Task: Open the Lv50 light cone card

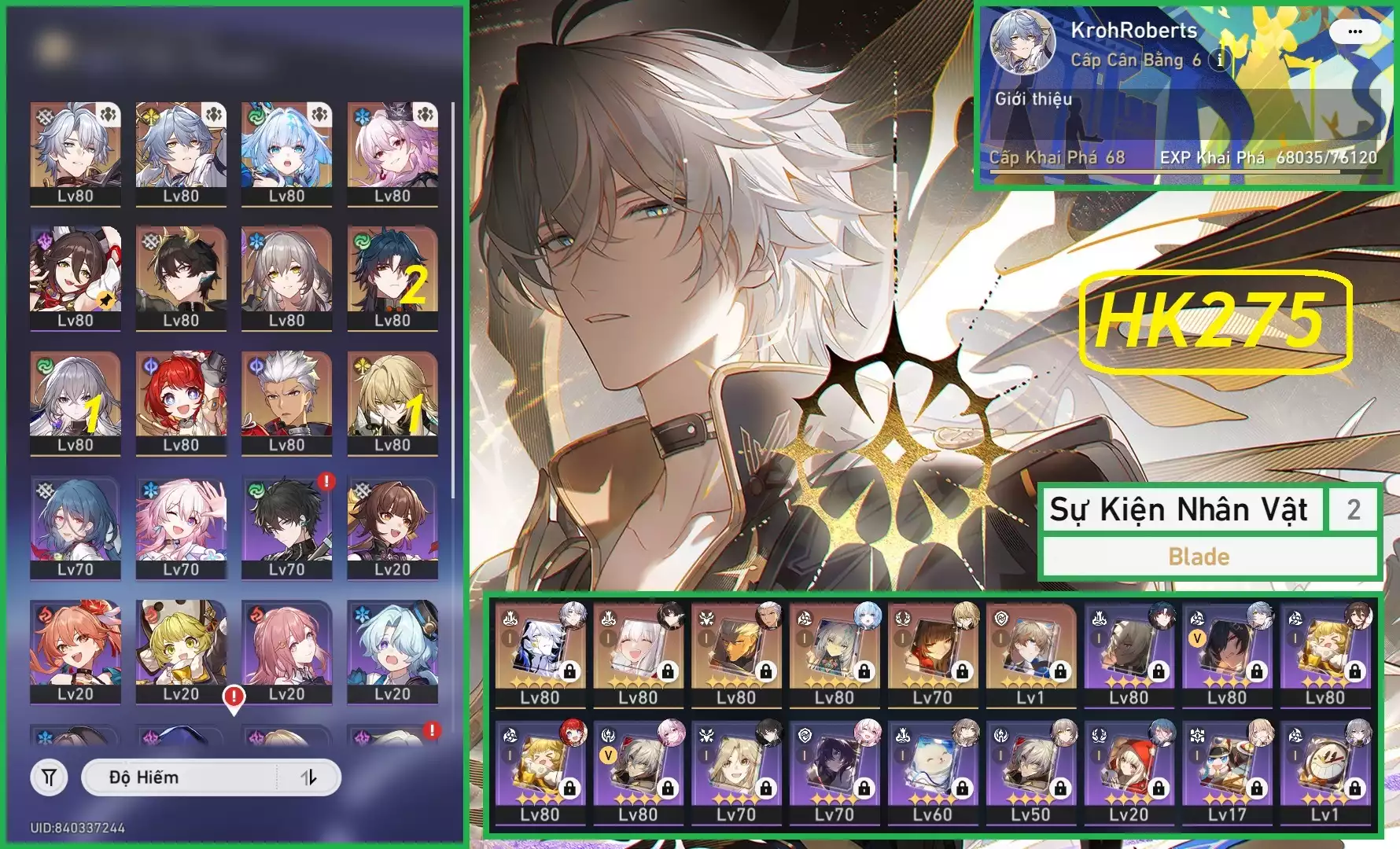Action: [x=1030, y=772]
